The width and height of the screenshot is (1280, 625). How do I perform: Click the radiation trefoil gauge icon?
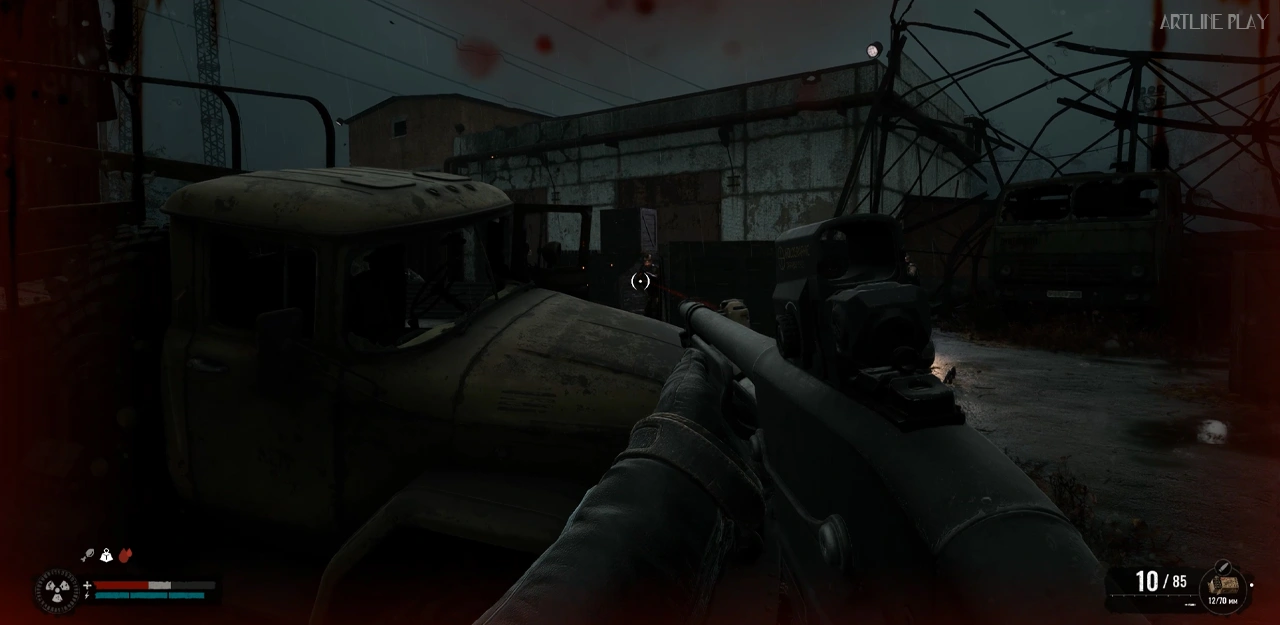coord(57,589)
